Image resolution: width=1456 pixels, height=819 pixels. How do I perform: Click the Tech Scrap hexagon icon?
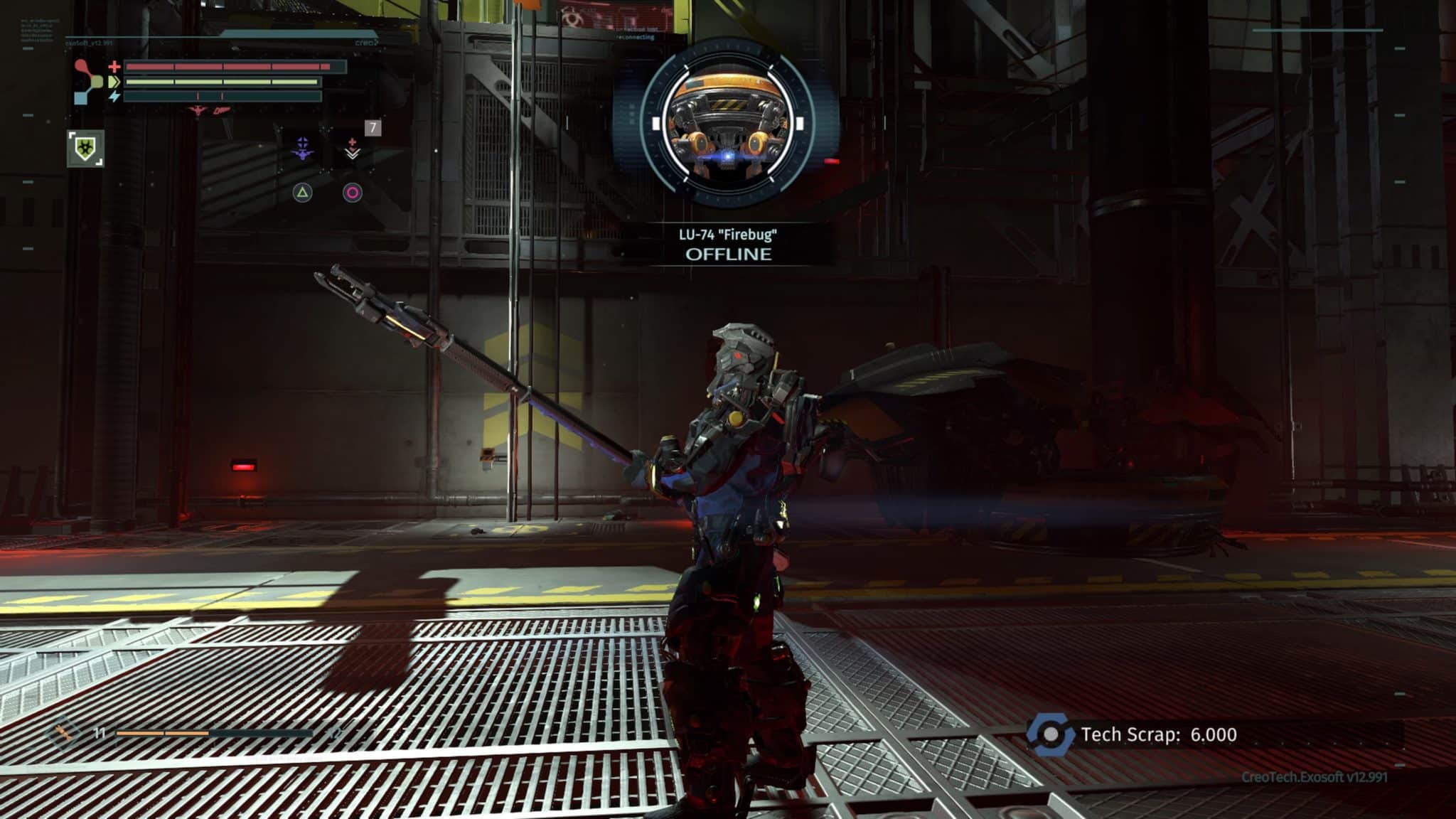(x=1051, y=734)
